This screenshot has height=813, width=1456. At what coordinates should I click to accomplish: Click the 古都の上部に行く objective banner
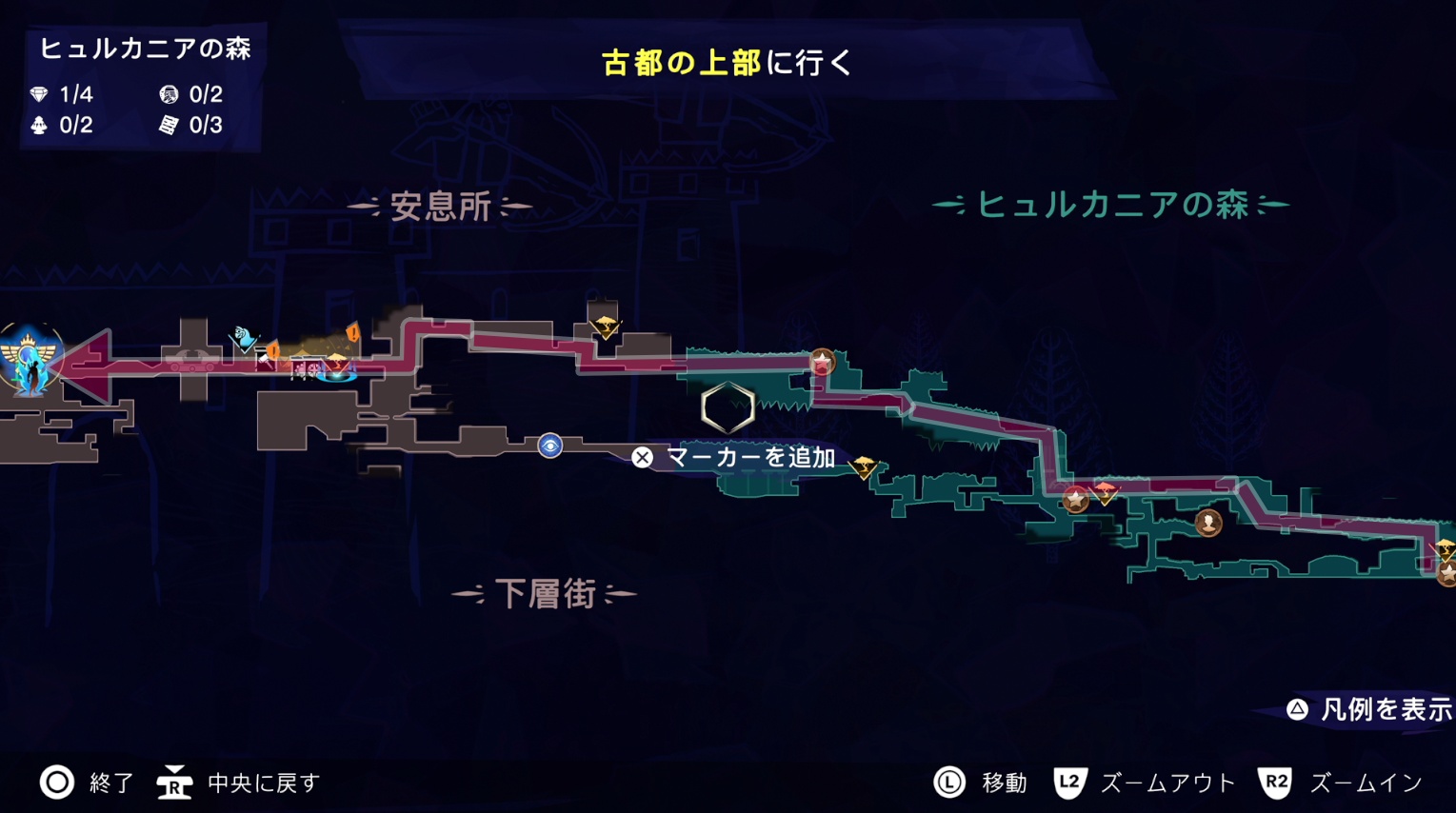727,63
